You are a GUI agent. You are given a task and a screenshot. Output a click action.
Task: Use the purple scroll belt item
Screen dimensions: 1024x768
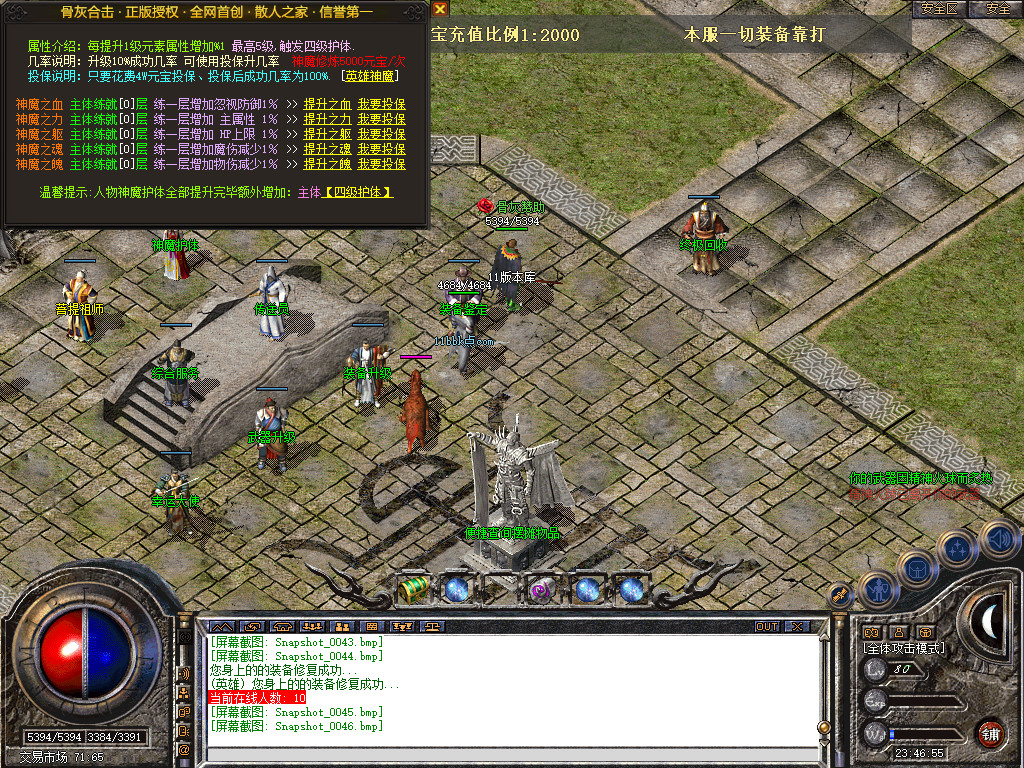pyautogui.click(x=542, y=589)
